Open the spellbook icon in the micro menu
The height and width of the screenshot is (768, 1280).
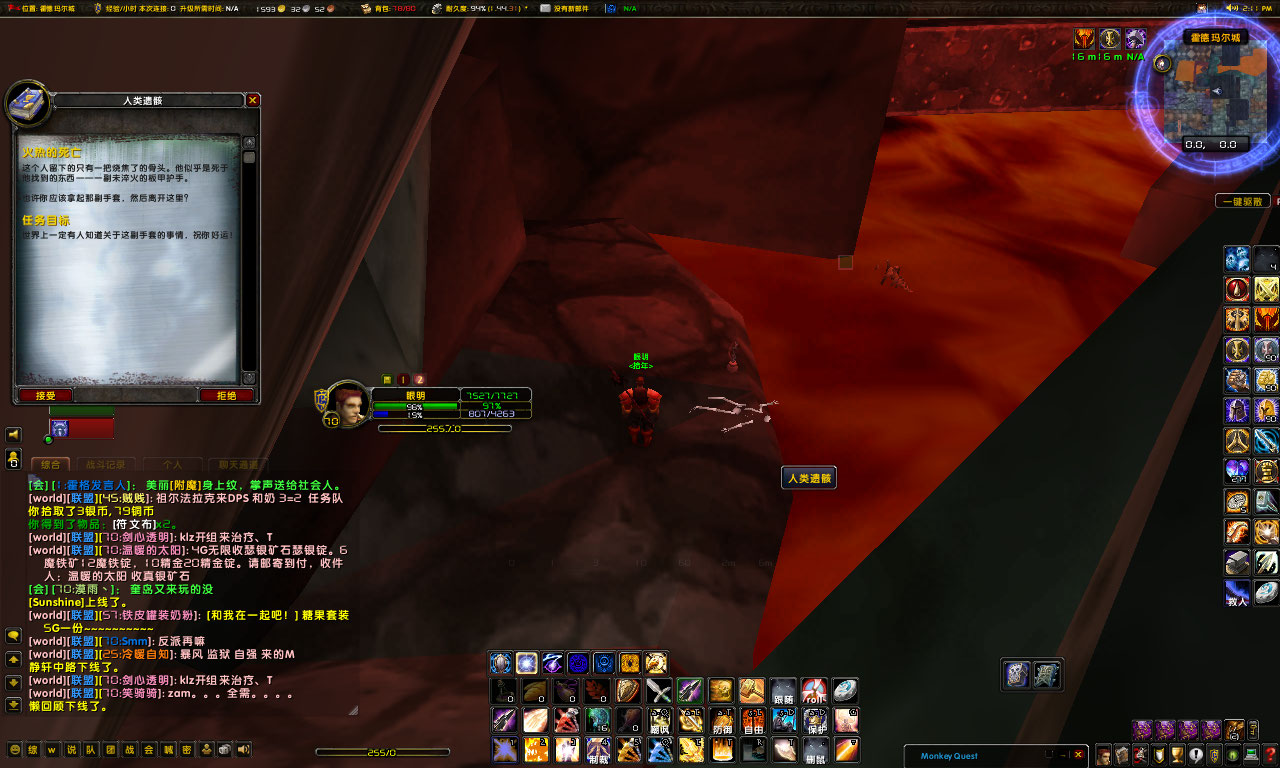click(x=1122, y=754)
